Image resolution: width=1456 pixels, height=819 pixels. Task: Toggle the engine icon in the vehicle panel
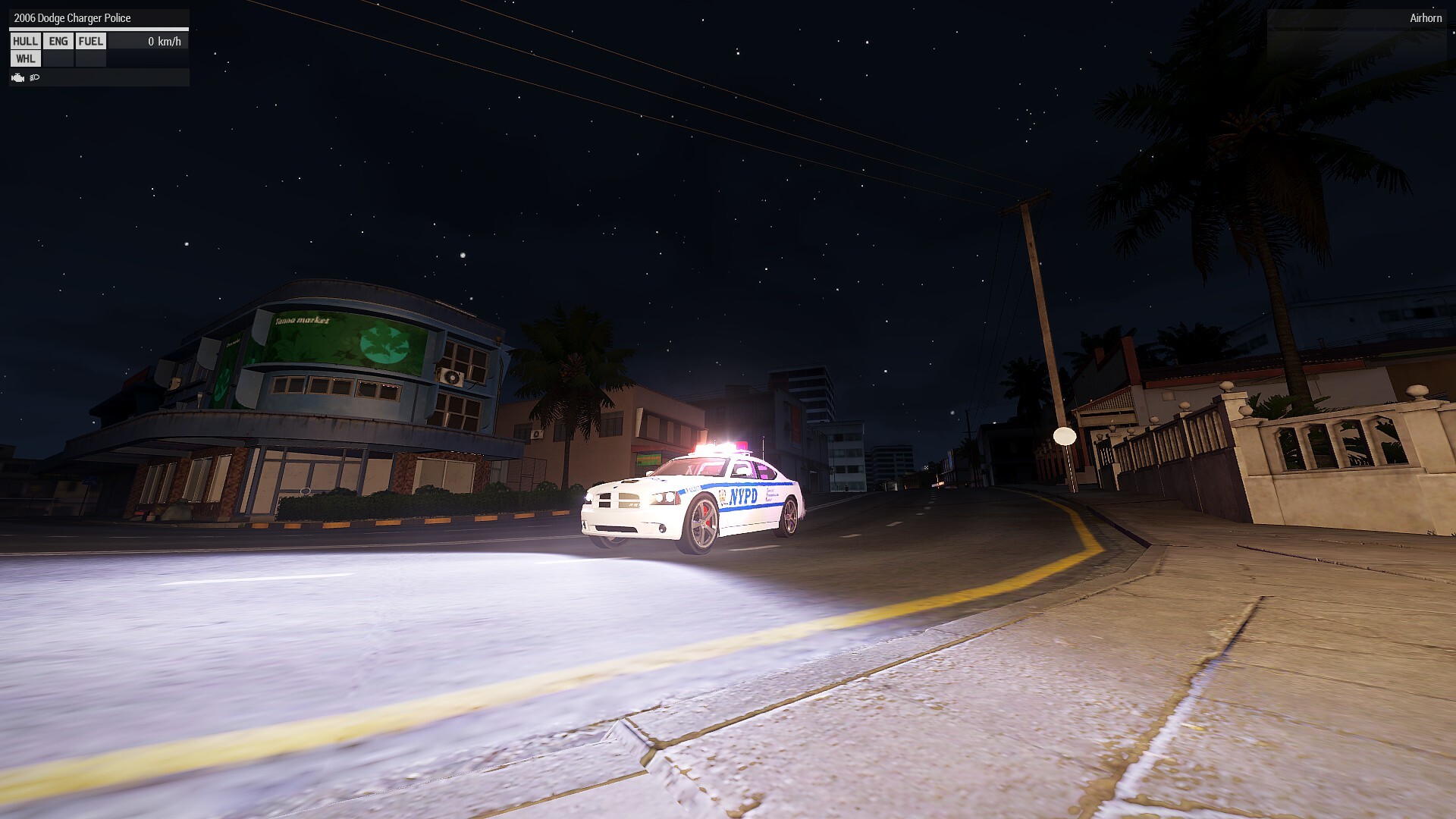point(18,77)
